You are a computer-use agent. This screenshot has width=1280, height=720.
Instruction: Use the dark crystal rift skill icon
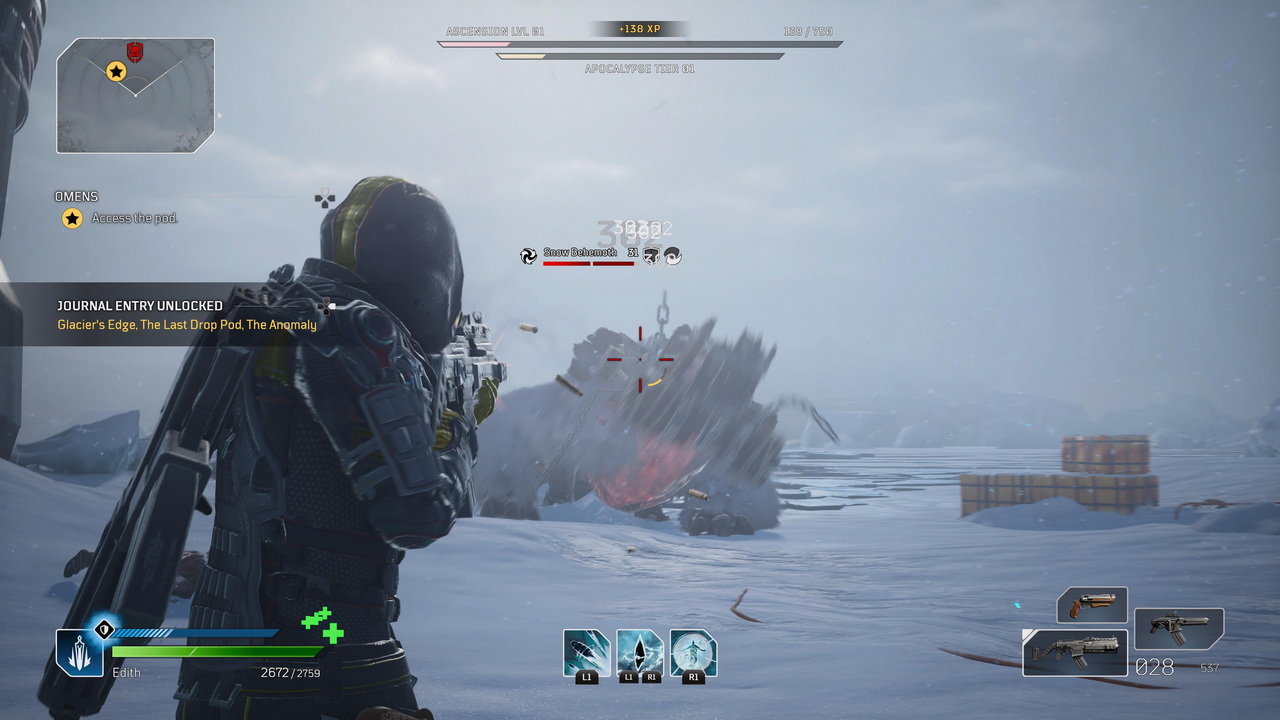(640, 653)
